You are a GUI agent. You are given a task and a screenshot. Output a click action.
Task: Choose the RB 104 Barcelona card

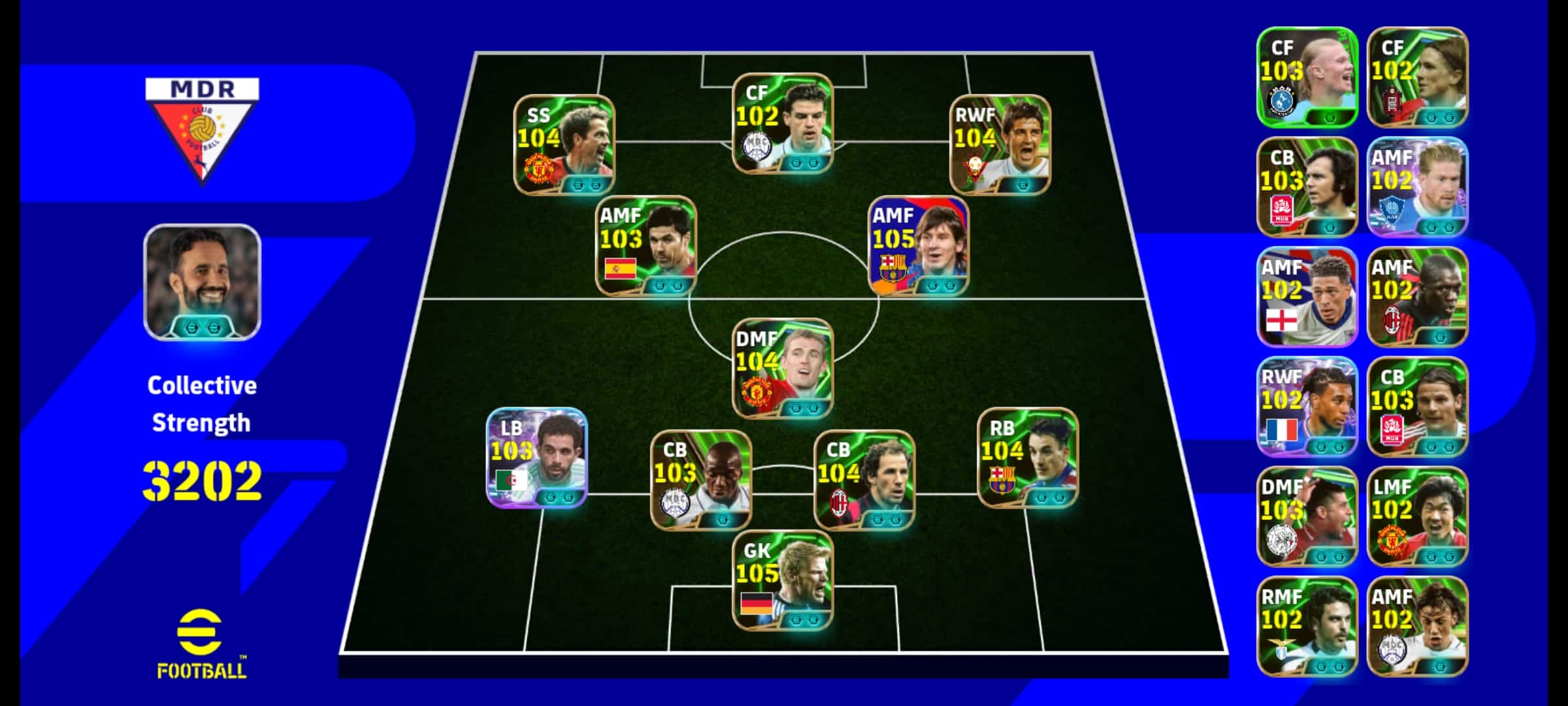click(1028, 458)
